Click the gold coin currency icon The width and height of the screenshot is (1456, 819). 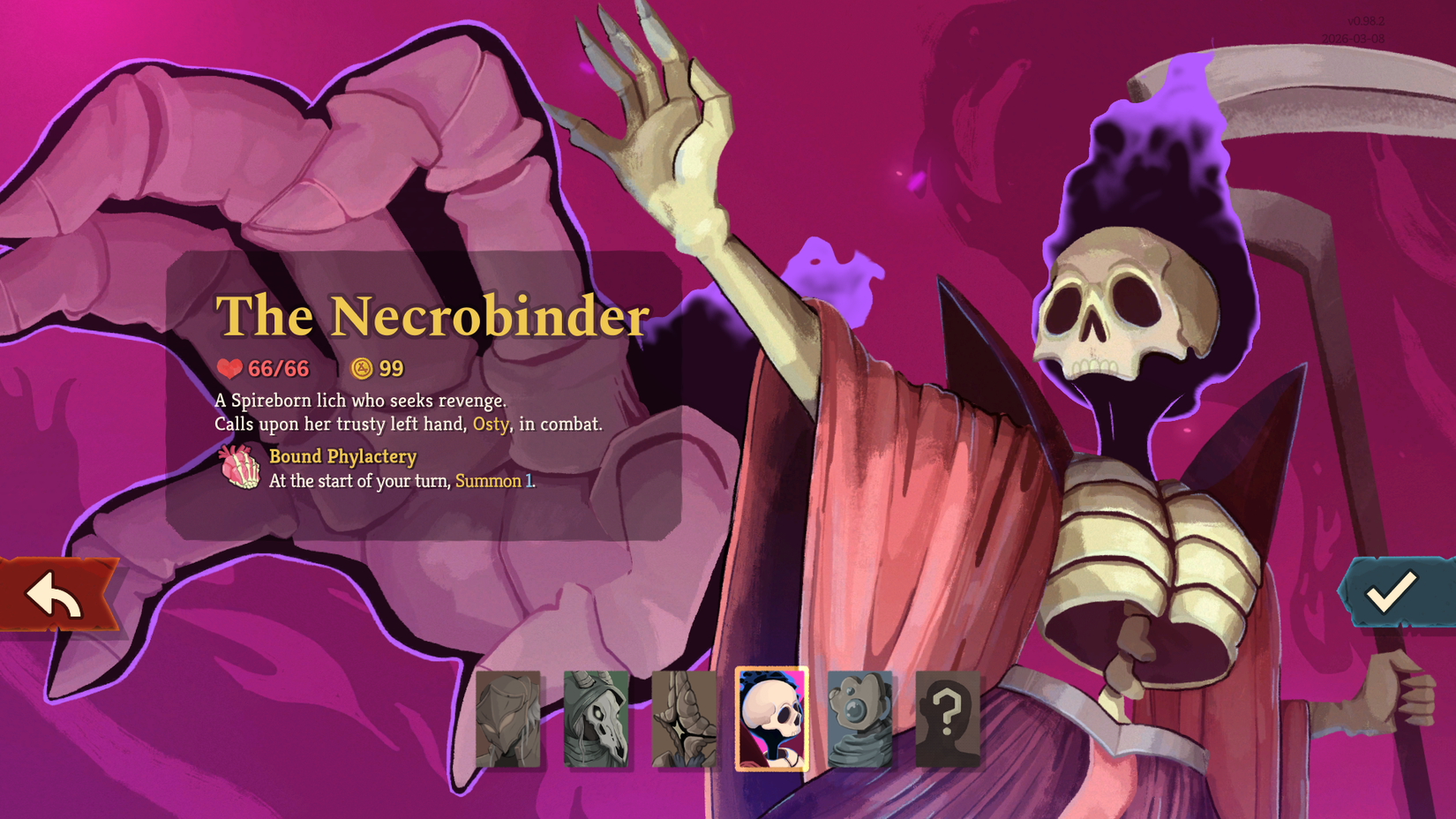point(359,368)
